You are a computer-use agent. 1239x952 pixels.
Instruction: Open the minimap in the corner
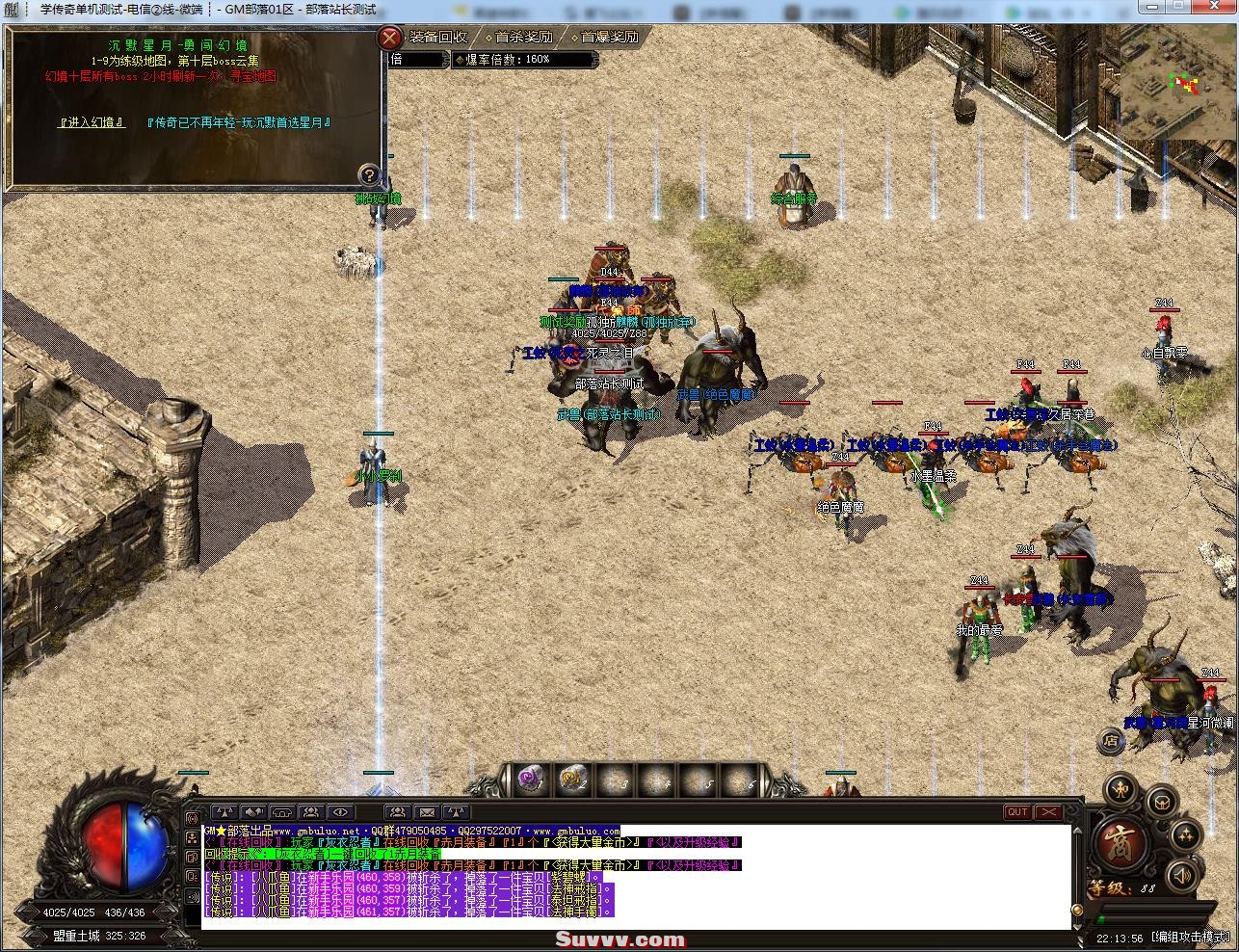tap(1178, 83)
